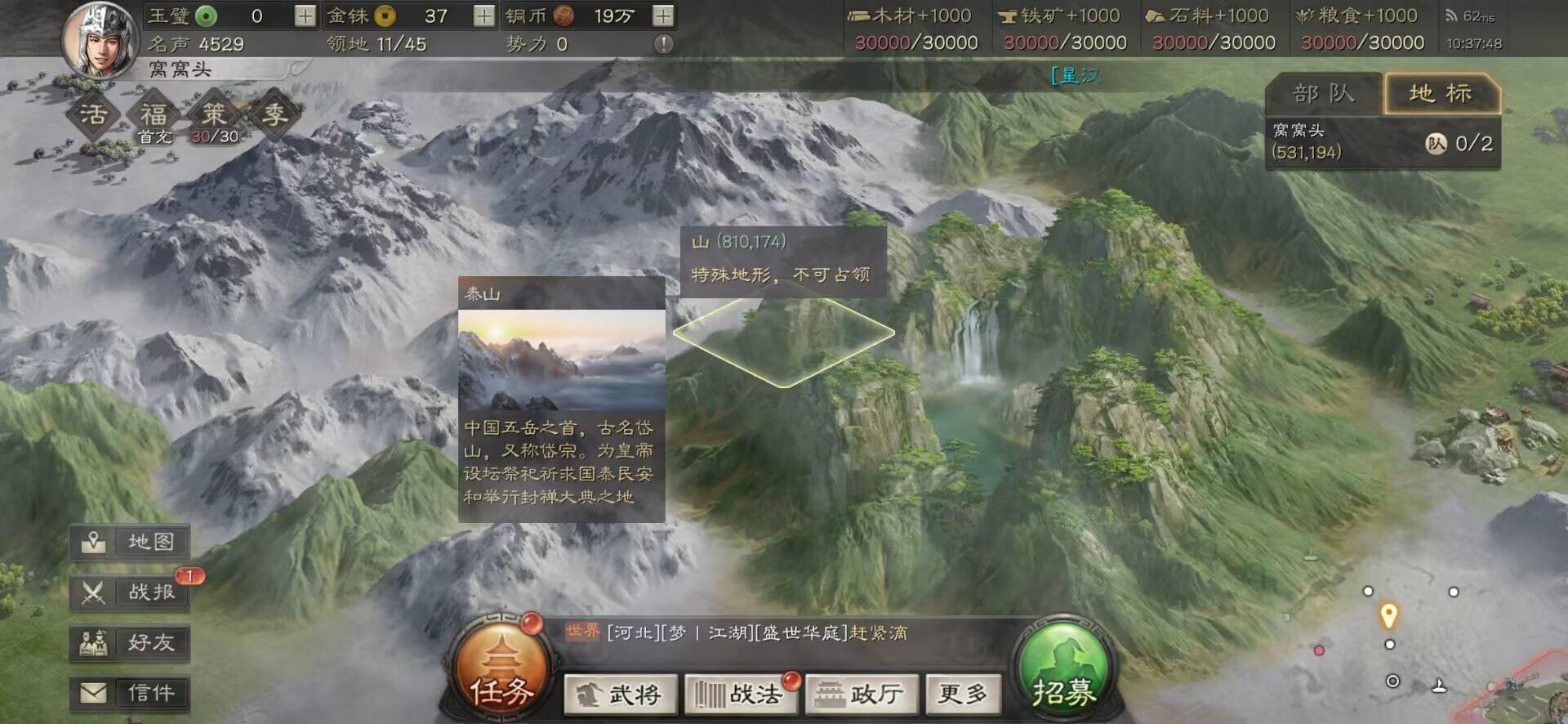
Task: Open 招募 recruitment screen
Action: point(1066,669)
